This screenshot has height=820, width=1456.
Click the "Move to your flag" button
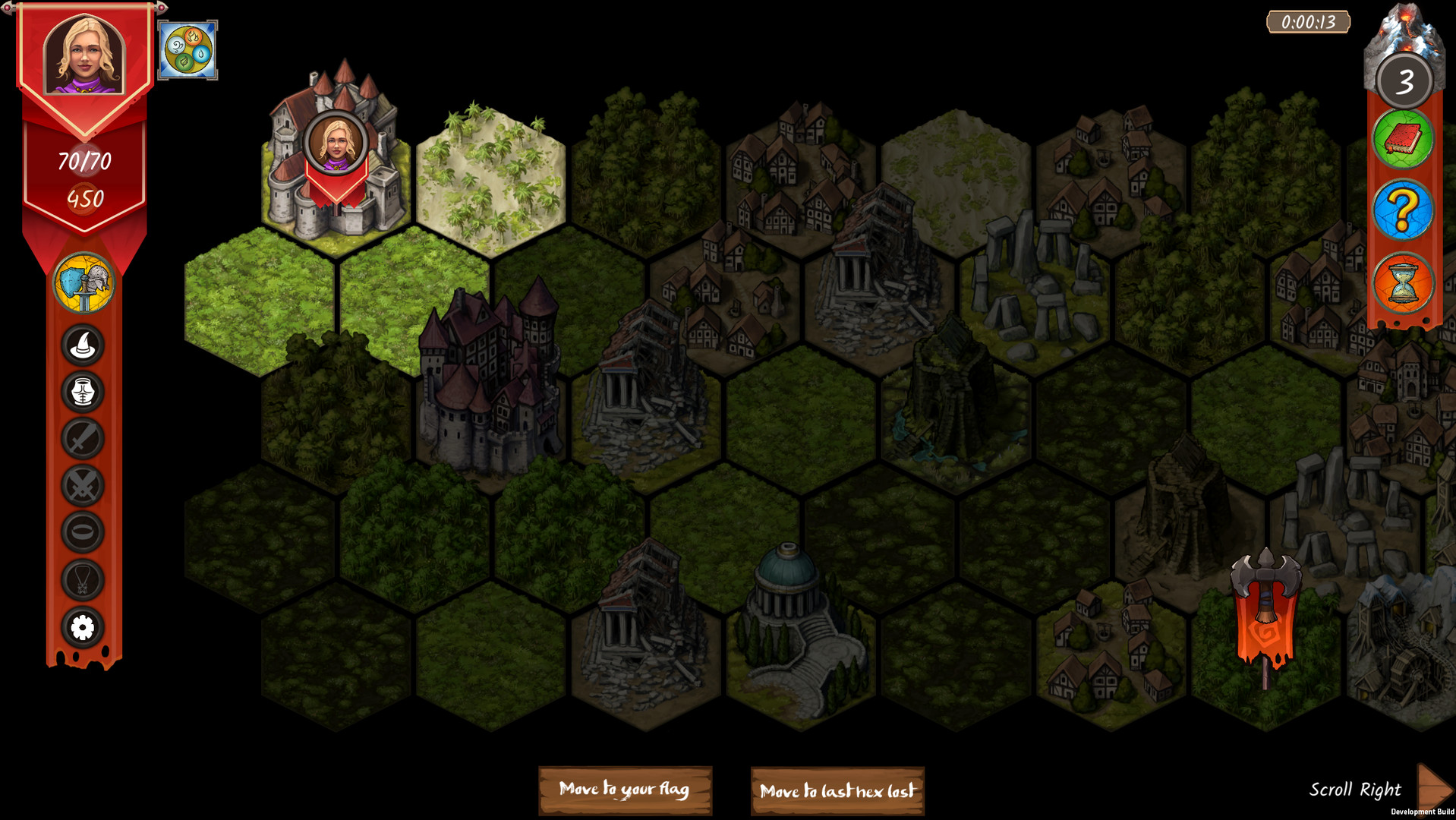pyautogui.click(x=625, y=790)
